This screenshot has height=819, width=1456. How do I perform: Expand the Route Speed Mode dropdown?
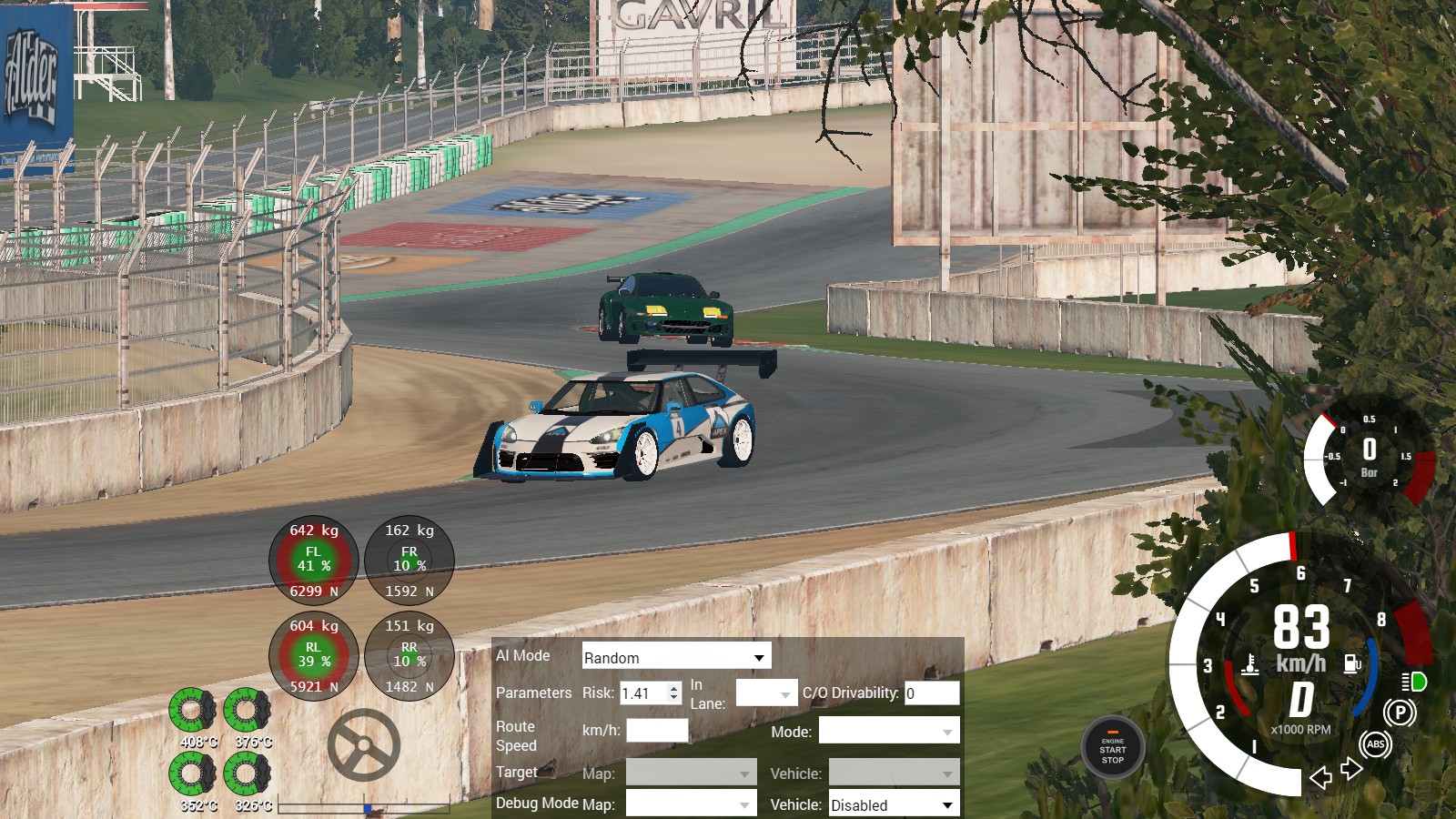coord(888,732)
